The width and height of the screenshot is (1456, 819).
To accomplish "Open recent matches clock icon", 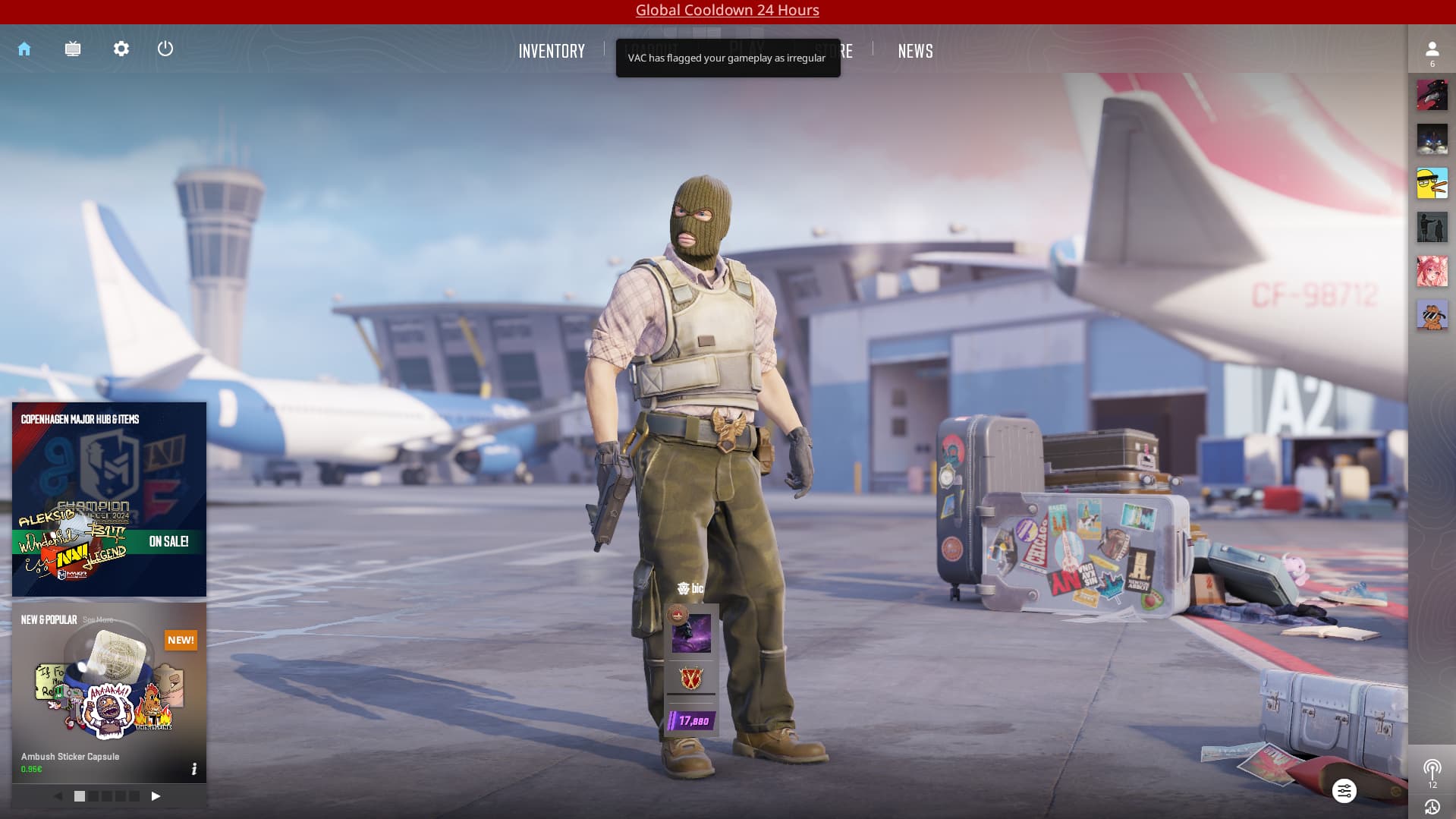I will pos(1433,807).
